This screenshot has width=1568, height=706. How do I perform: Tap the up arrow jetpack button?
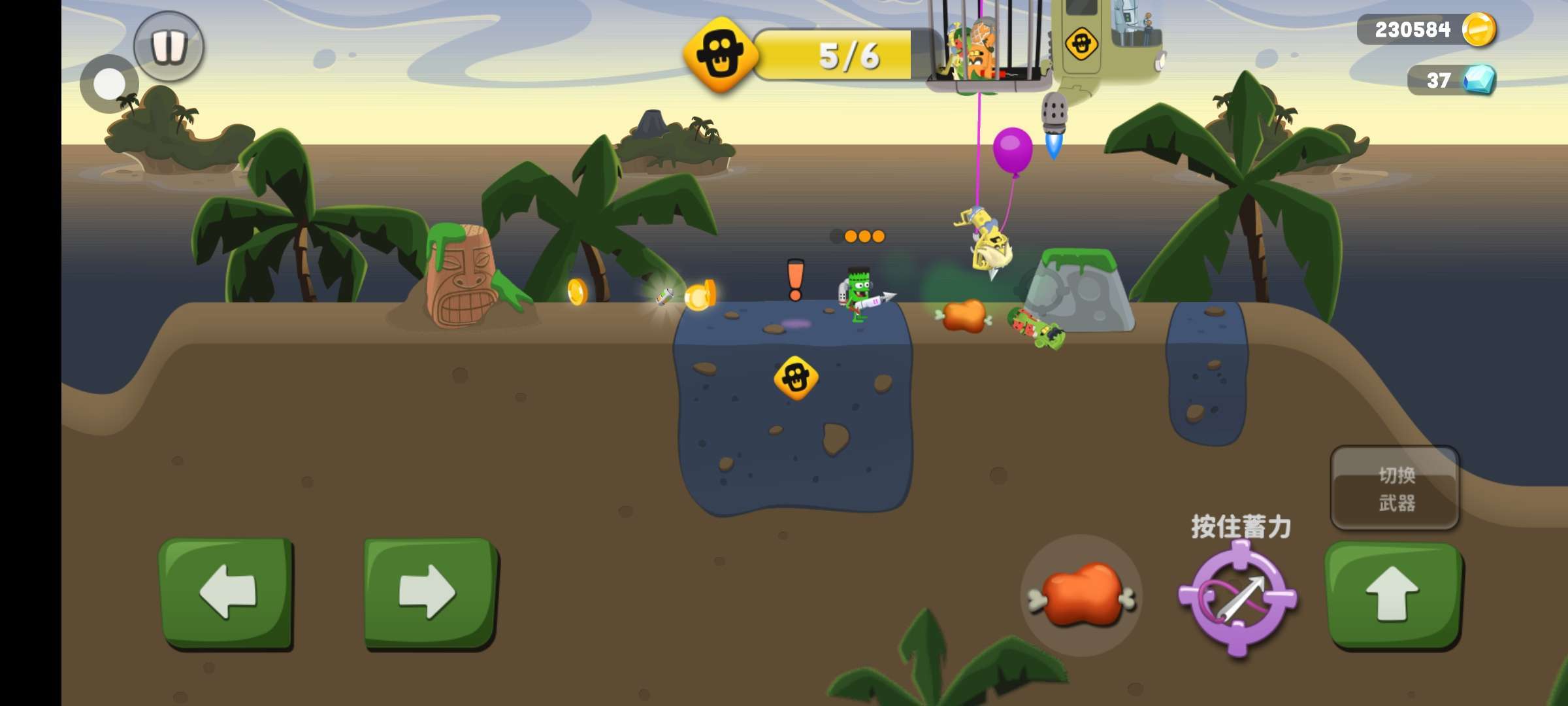click(1393, 594)
